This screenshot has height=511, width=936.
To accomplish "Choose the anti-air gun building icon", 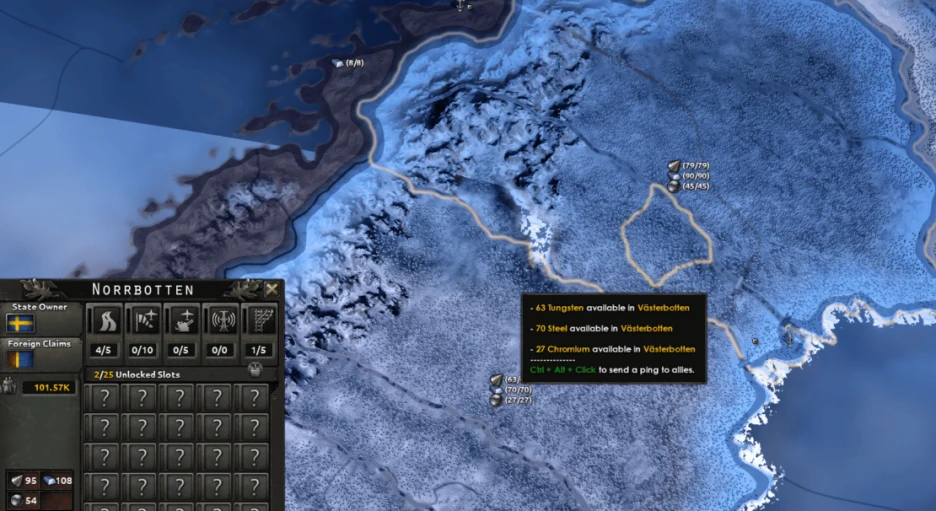I will (183, 321).
